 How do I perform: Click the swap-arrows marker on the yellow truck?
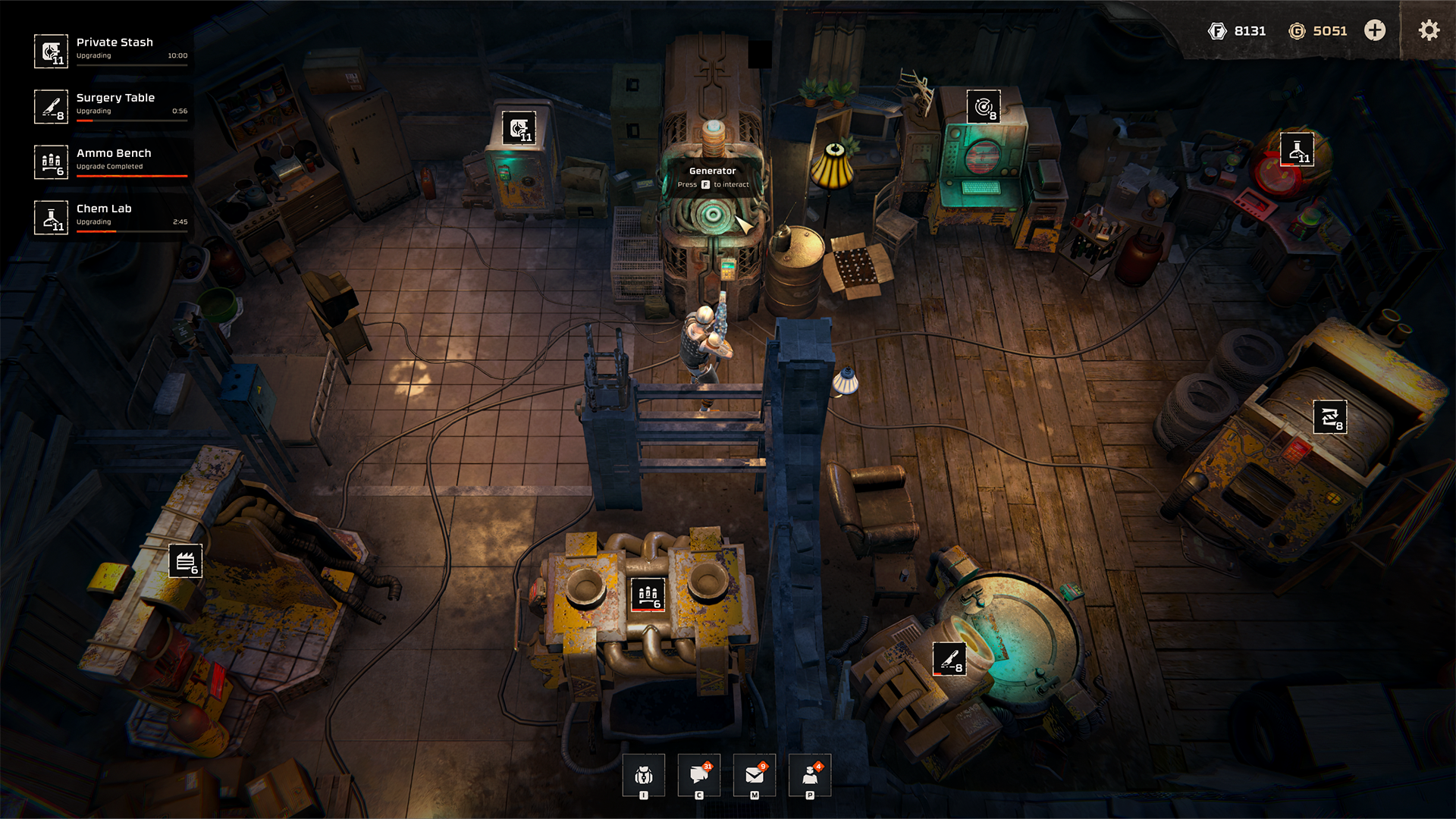click(x=1330, y=417)
